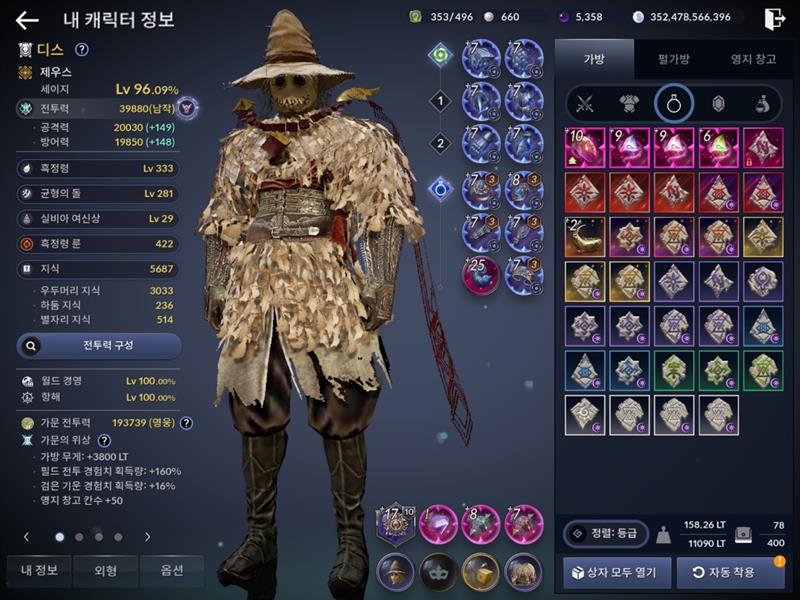Show help for 가문의 위상
Viewport: 800px width, 600px height.
click(x=104, y=440)
